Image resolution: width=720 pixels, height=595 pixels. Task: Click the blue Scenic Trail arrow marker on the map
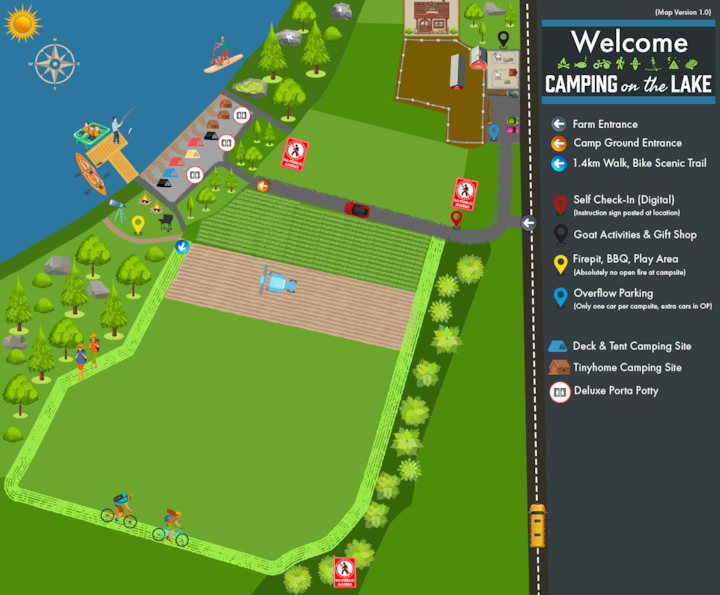182,246
